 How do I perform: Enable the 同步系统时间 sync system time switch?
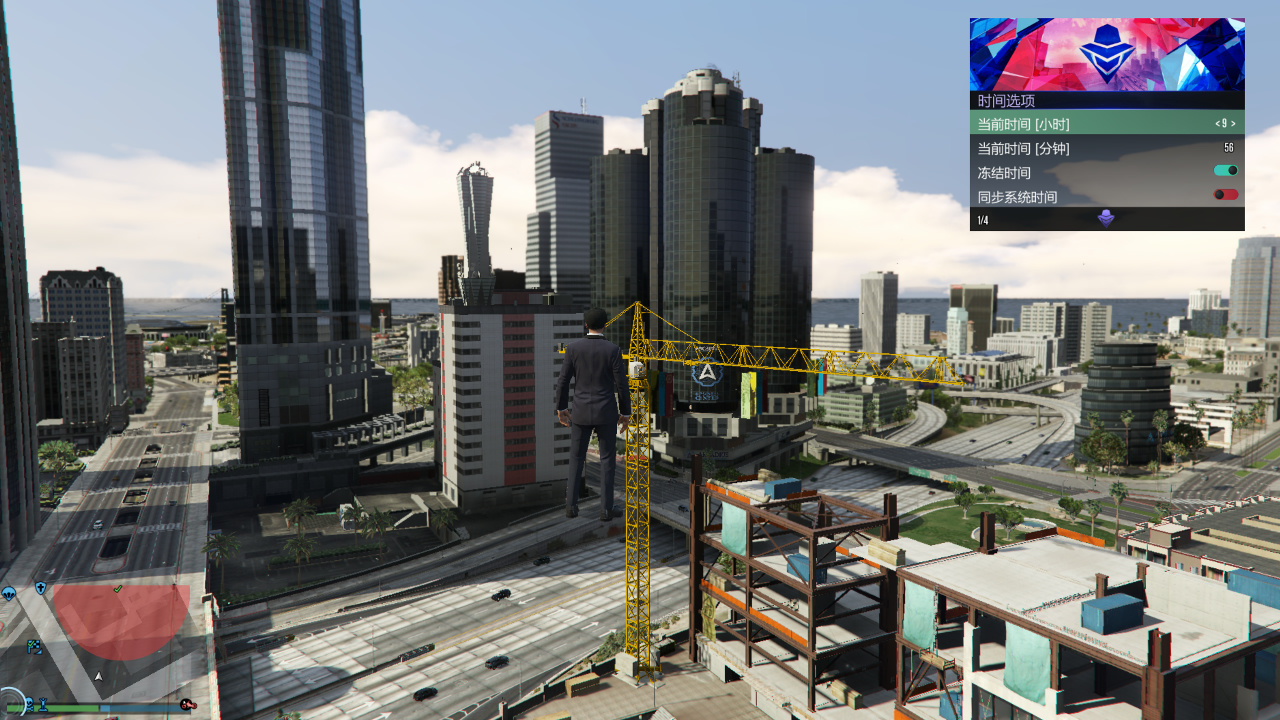[1225, 195]
